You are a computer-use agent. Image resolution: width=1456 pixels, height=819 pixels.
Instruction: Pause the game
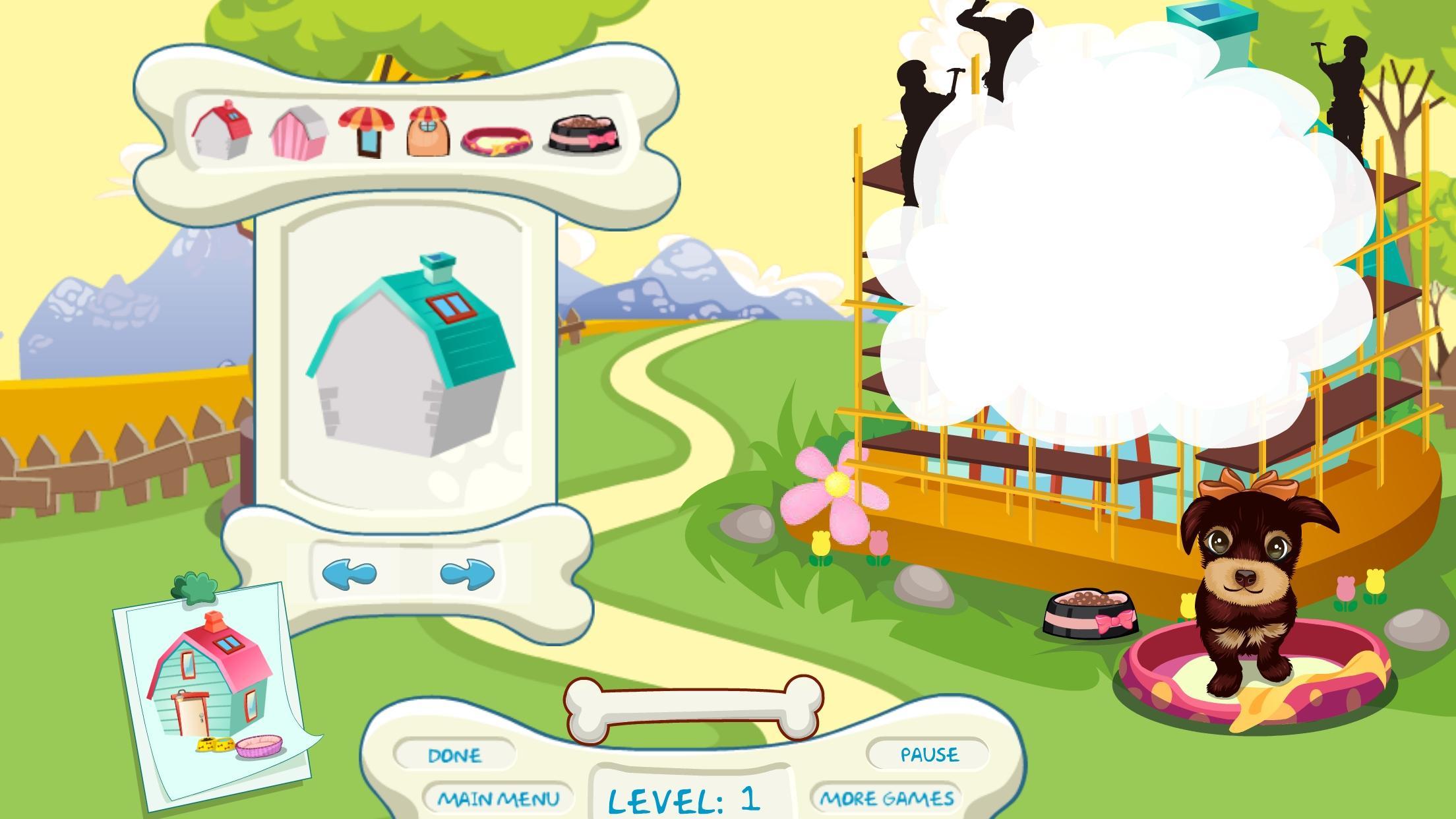(929, 754)
